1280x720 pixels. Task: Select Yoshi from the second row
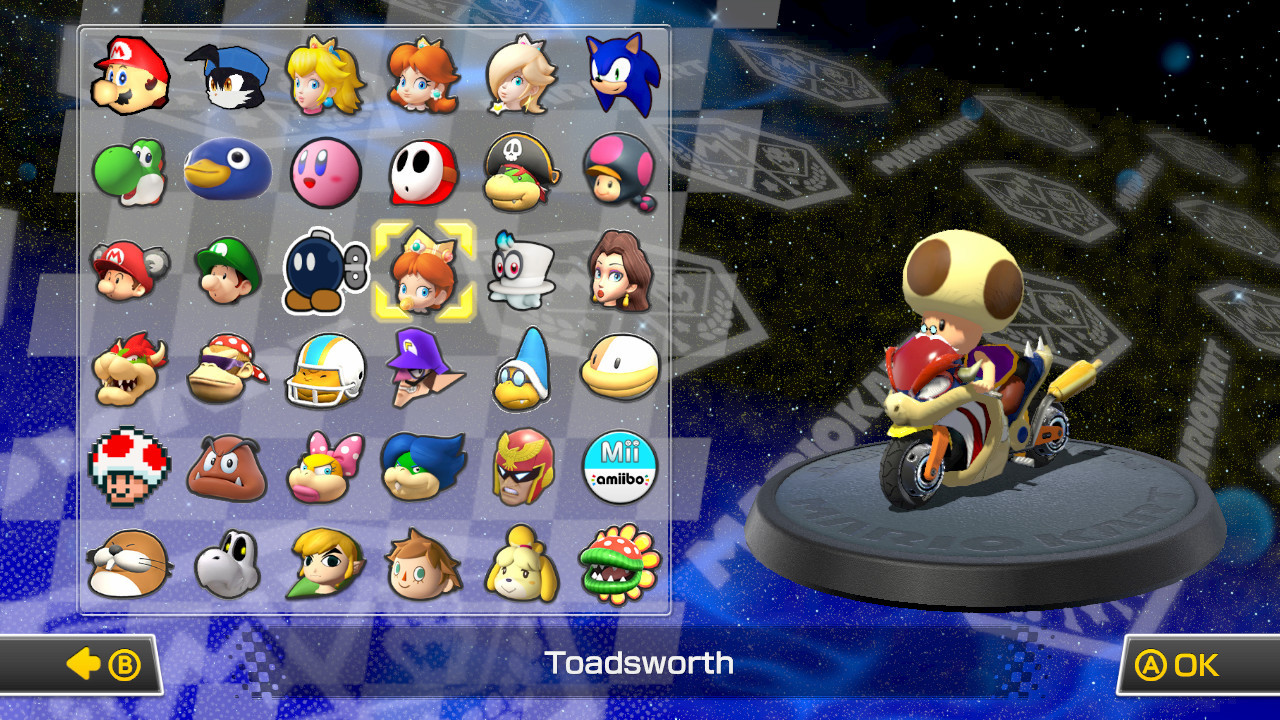pyautogui.click(x=129, y=172)
